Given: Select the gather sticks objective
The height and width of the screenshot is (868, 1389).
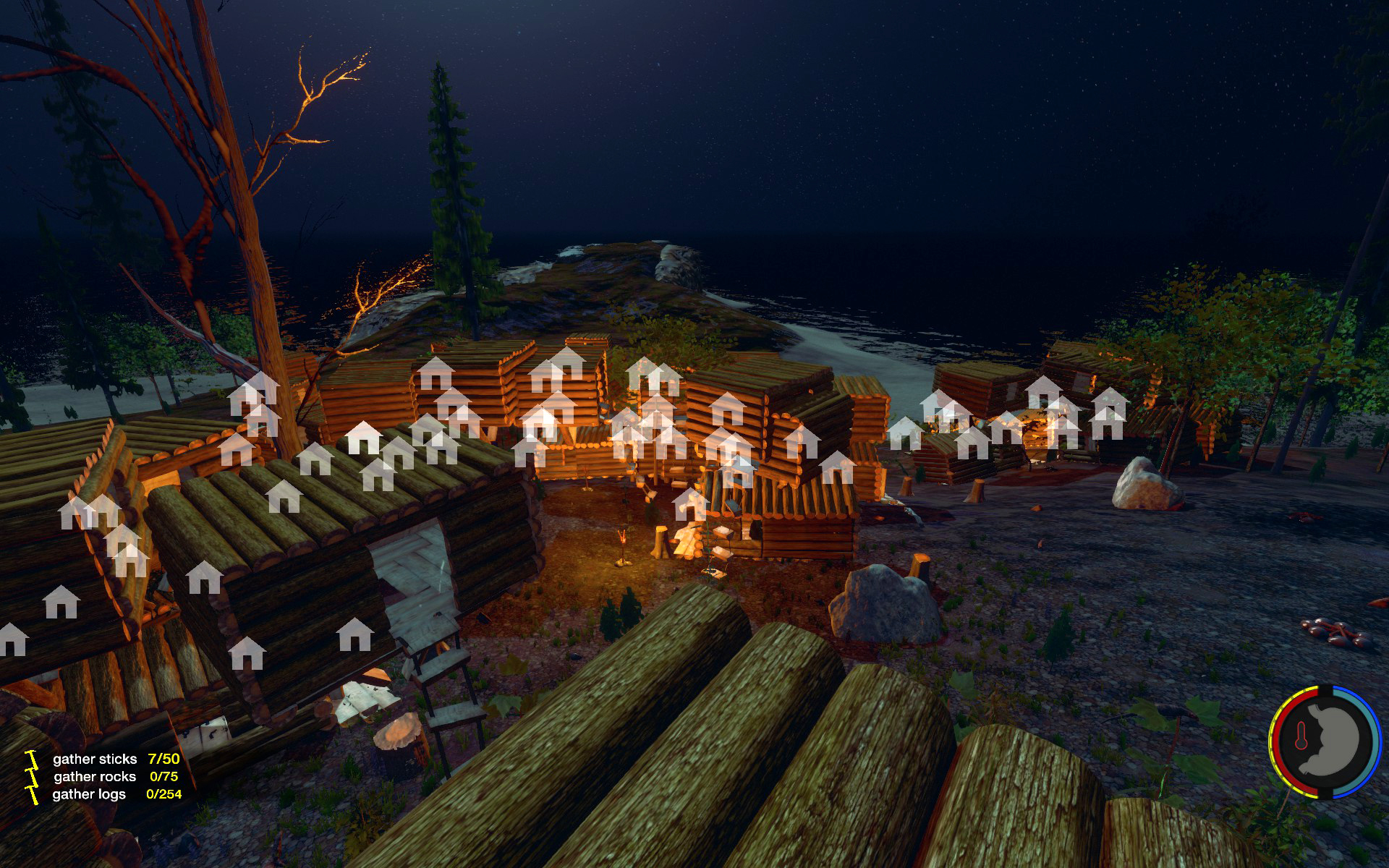Looking at the screenshot, I should coord(95,759).
